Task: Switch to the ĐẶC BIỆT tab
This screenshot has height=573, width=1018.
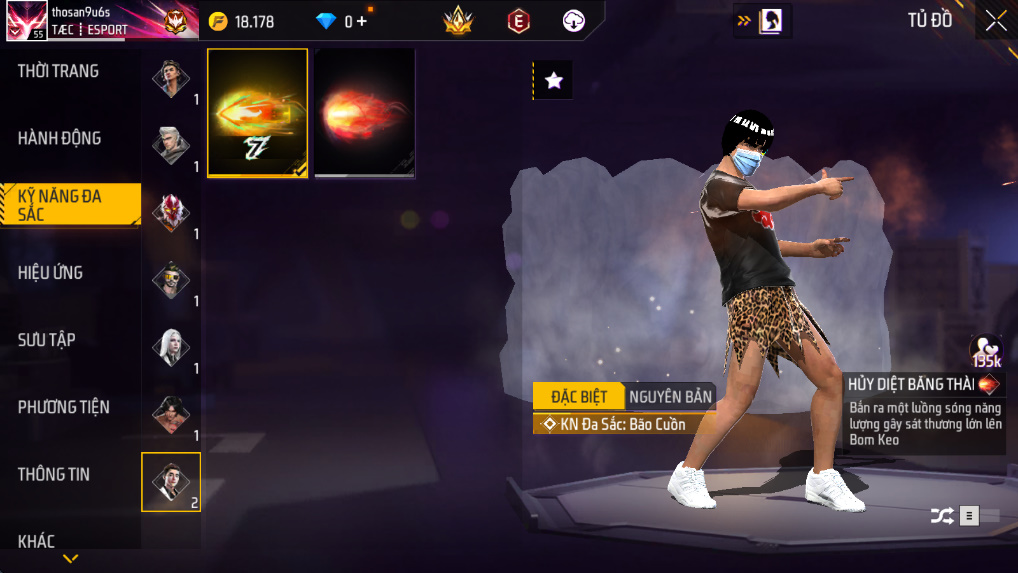Action: click(x=578, y=397)
